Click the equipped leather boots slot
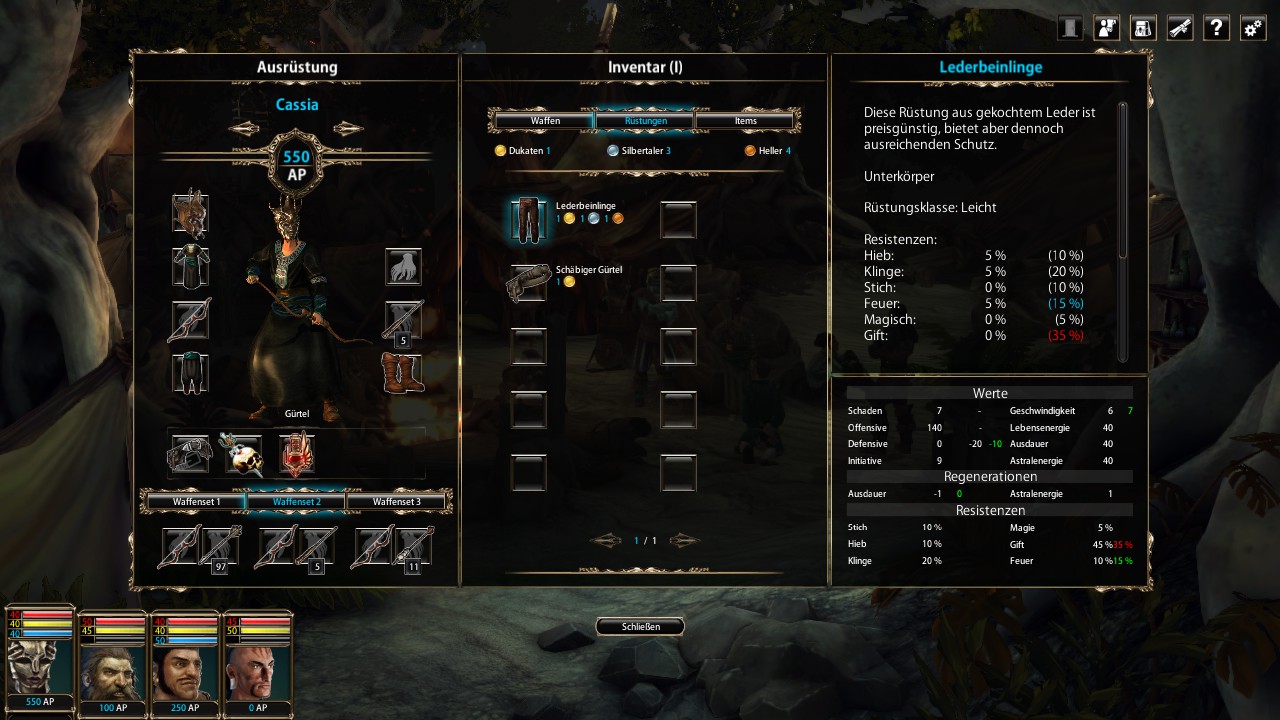Image resolution: width=1280 pixels, height=720 pixels. [x=403, y=373]
